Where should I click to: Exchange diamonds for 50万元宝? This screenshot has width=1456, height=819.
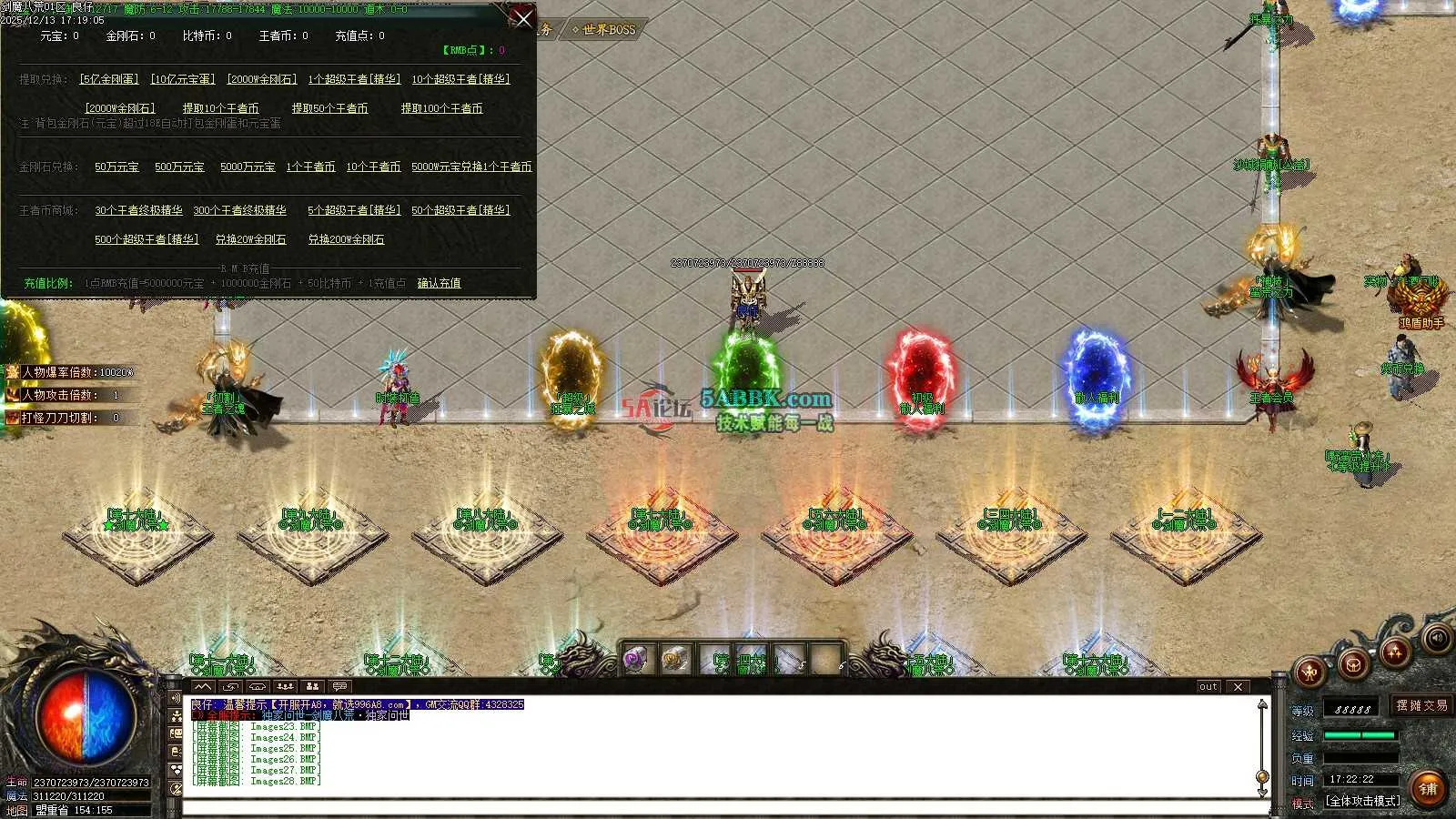[x=116, y=167]
